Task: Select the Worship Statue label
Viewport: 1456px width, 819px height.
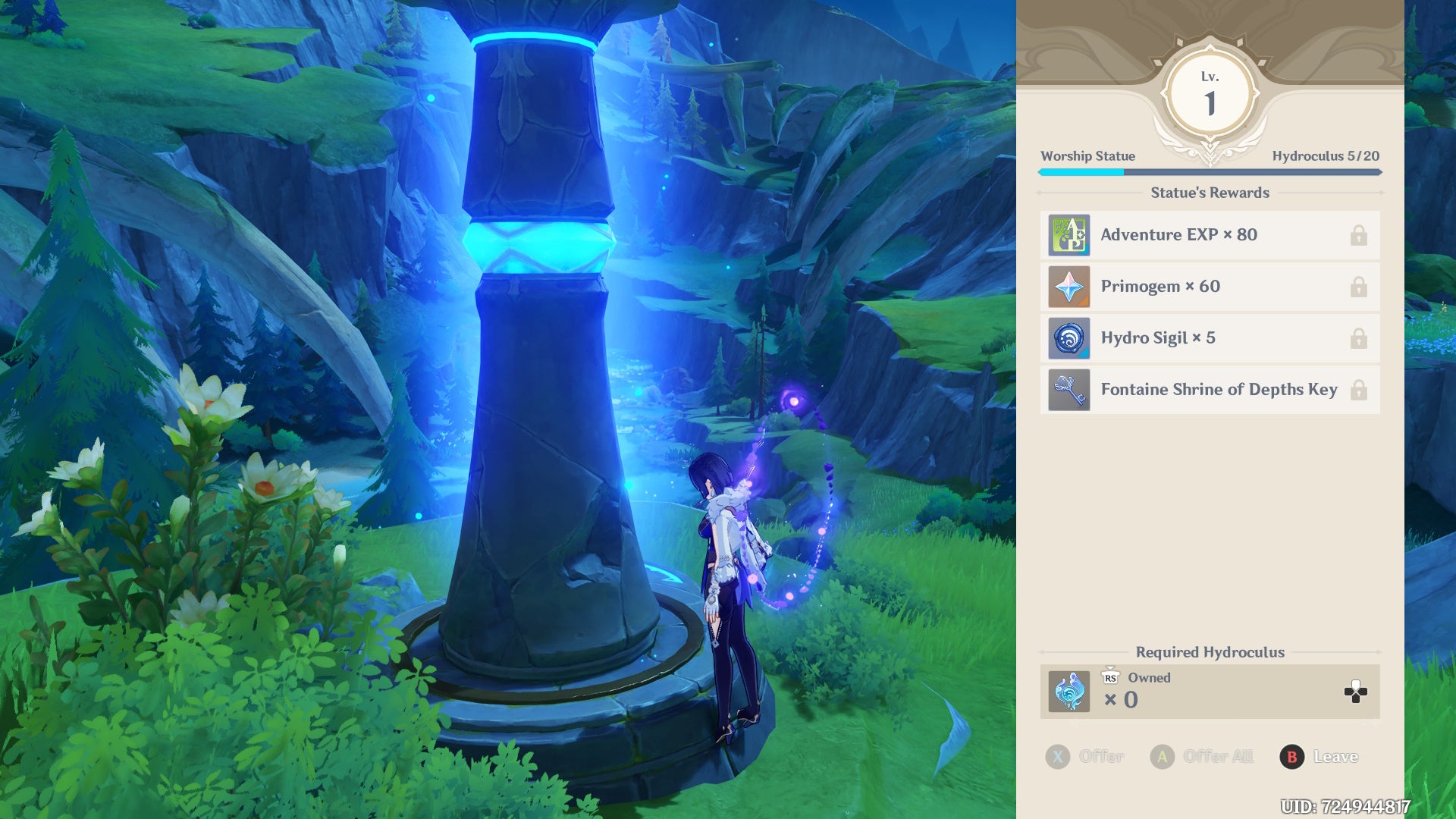Action: (x=1087, y=156)
